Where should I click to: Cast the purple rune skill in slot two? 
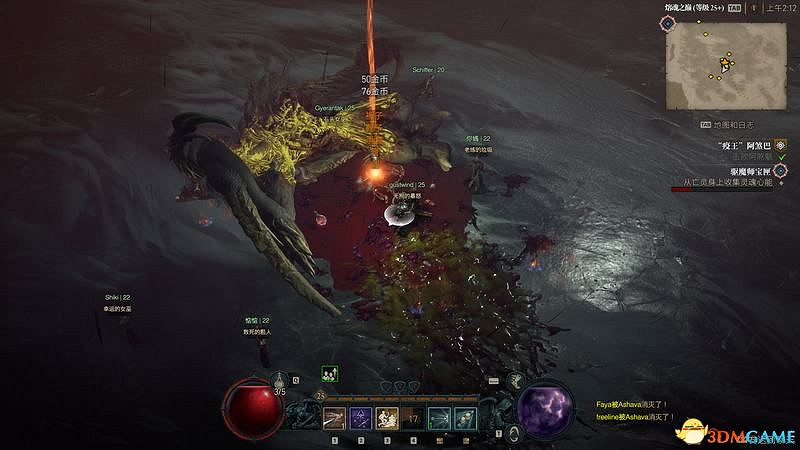360,418
